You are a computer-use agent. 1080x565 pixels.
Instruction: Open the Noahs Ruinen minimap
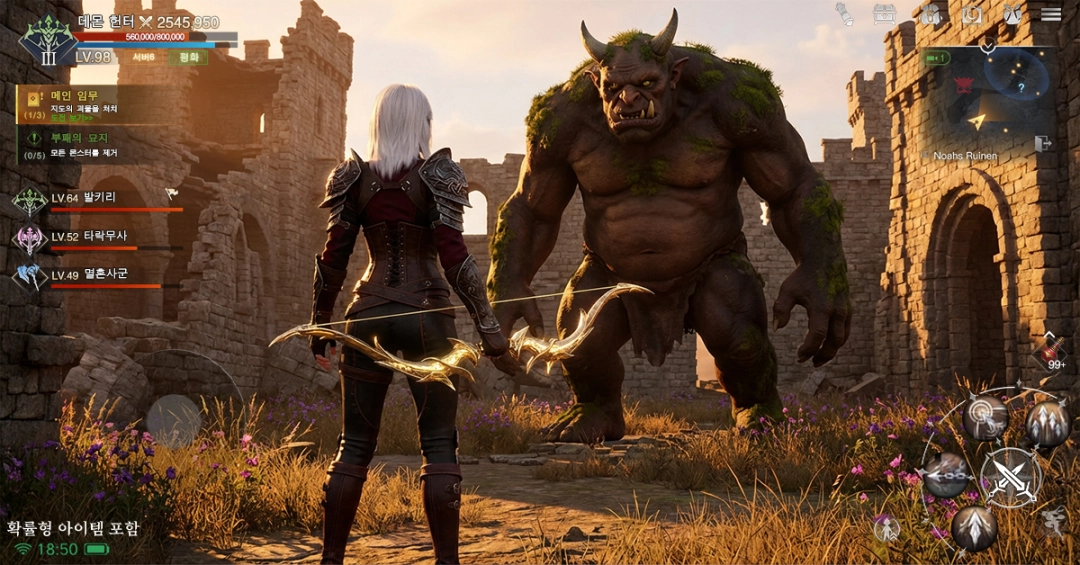pyautogui.click(x=988, y=98)
